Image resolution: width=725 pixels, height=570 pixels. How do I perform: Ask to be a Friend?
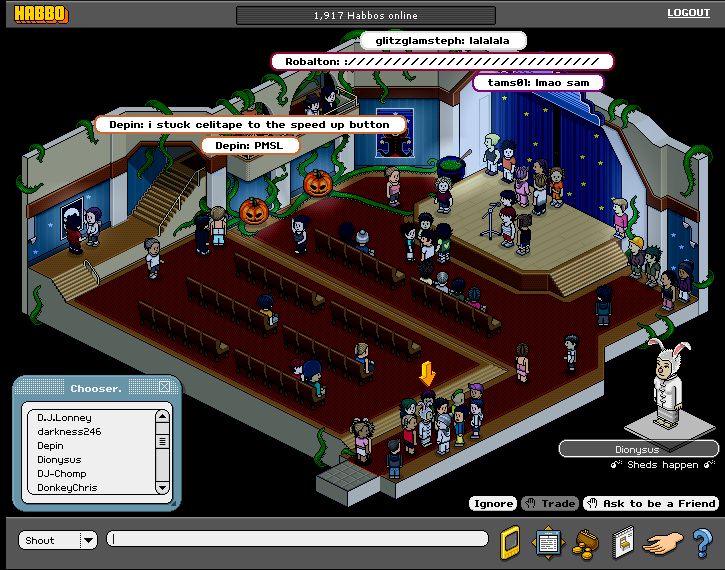pos(652,503)
